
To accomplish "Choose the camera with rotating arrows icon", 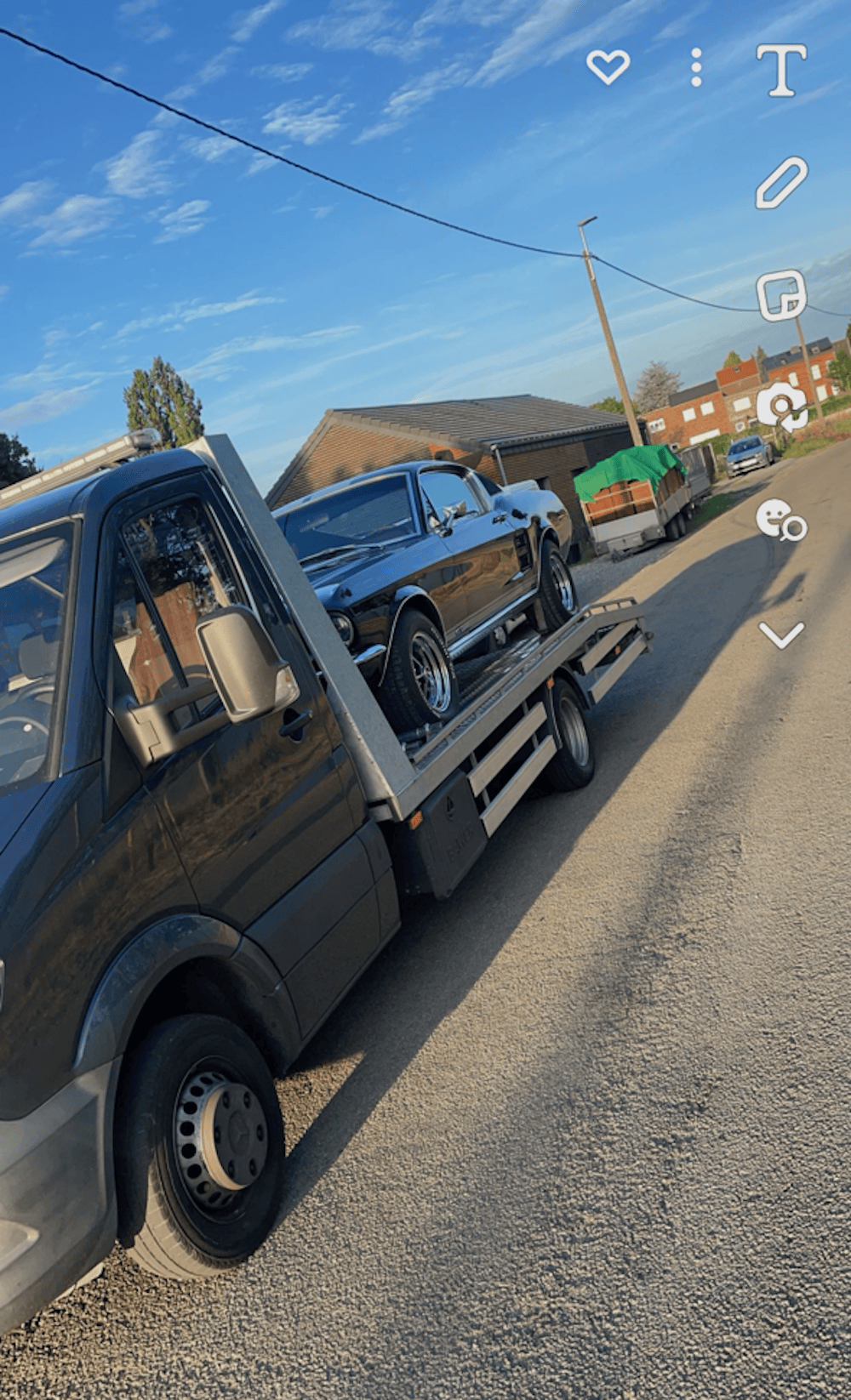I will [781, 407].
